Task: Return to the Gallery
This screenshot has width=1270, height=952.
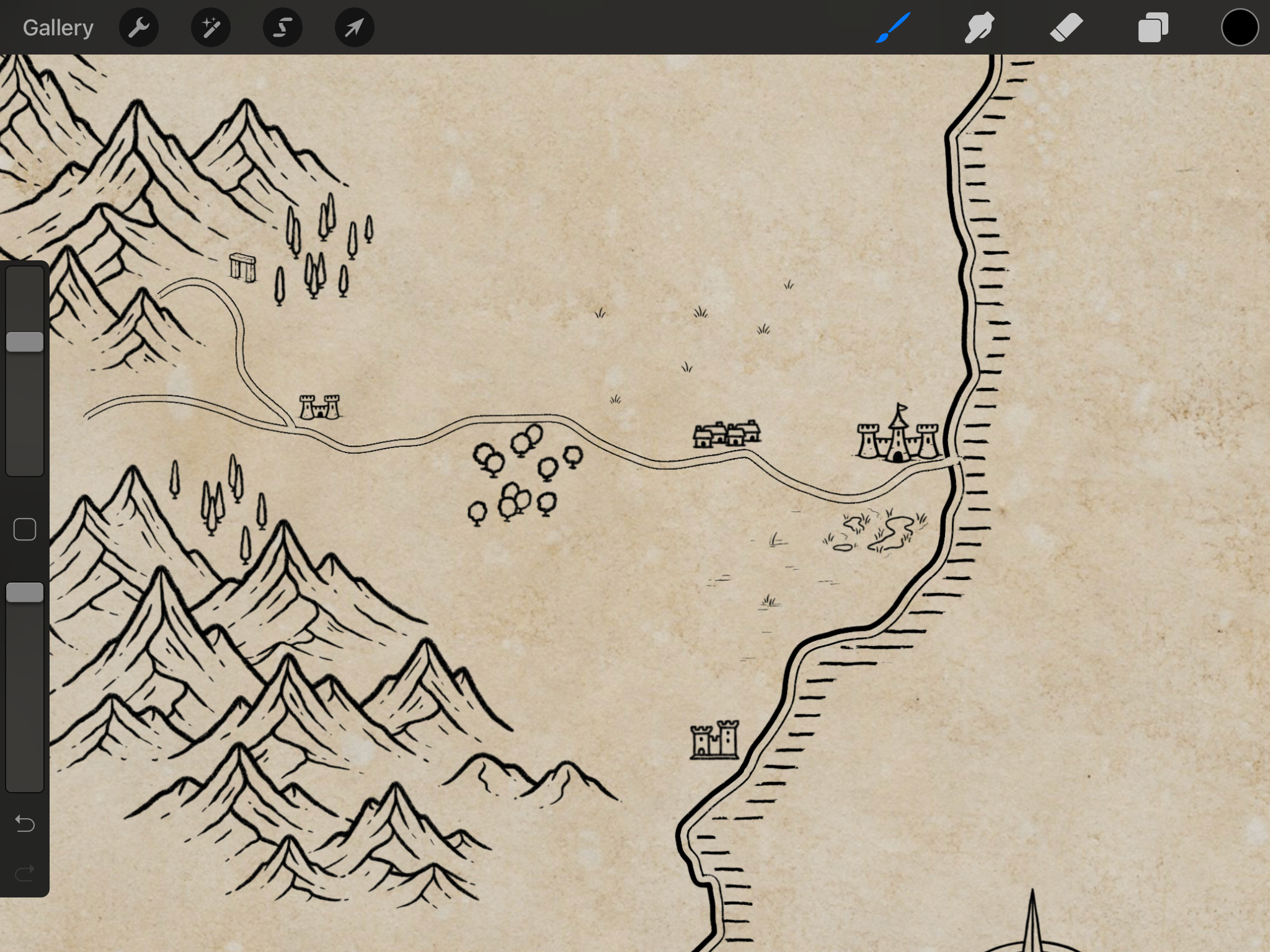Action: click(x=58, y=28)
